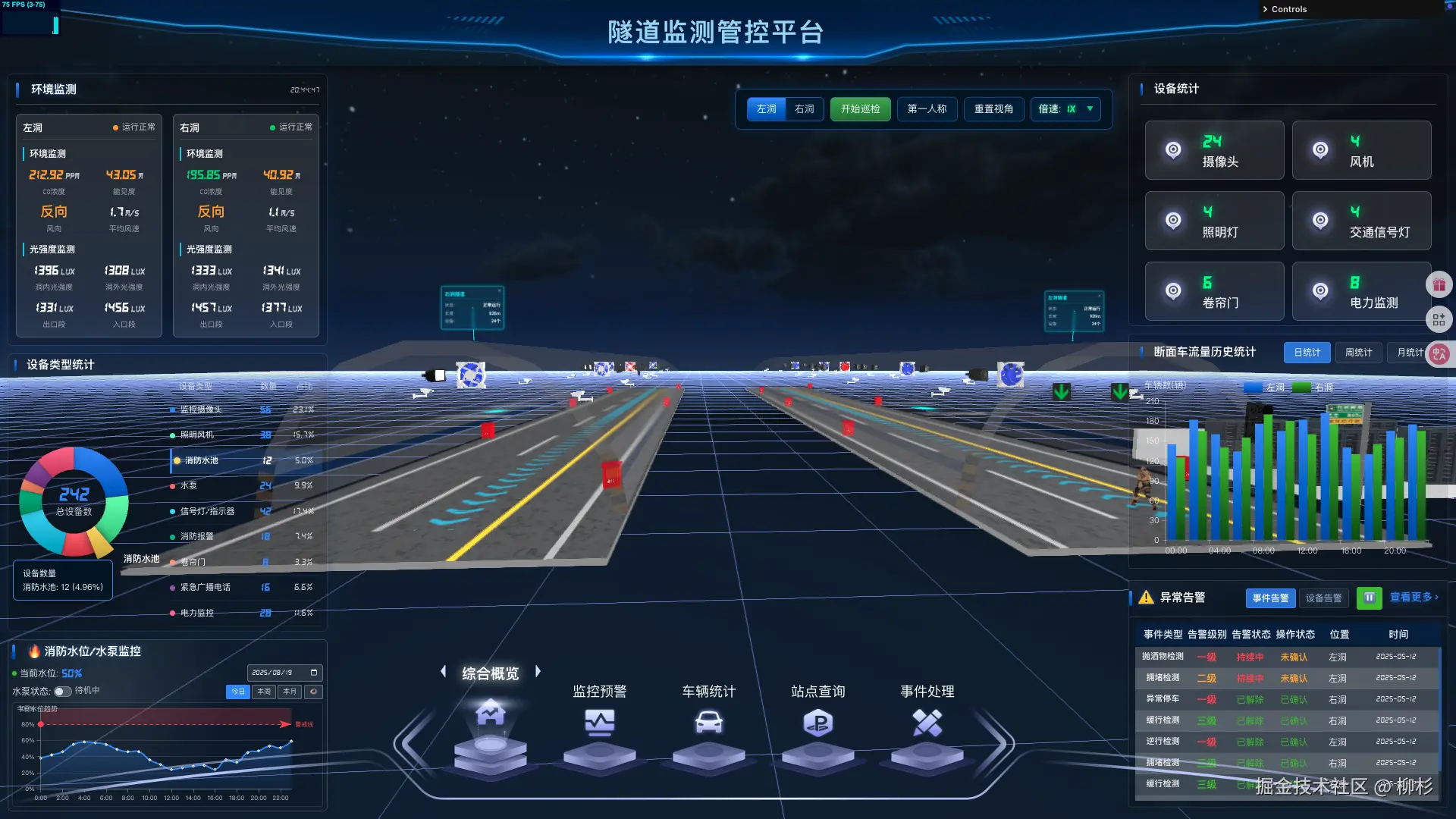1456x819 pixels.
Task: Select the 事件处理 navigation icon
Action: (927, 724)
